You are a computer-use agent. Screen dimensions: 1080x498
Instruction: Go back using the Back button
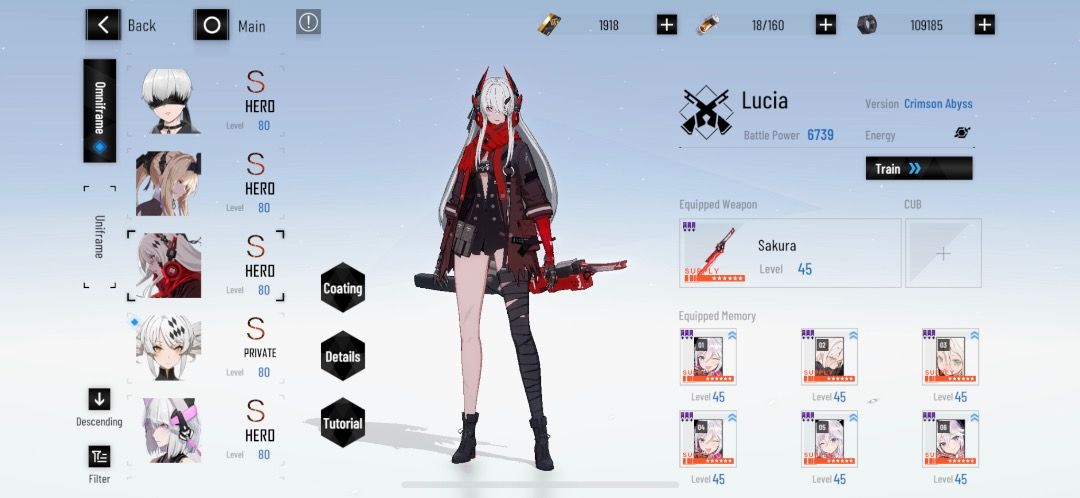(x=121, y=25)
